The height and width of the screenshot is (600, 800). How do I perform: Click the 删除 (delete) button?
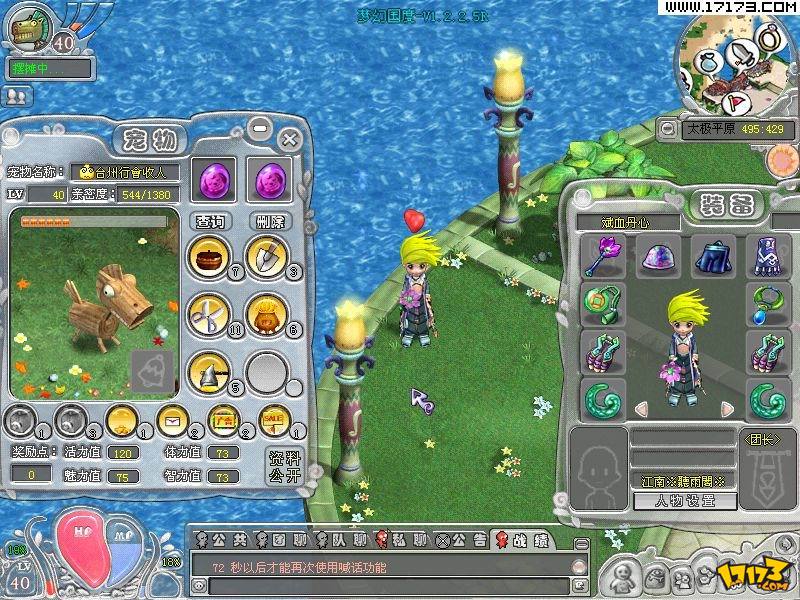270,221
